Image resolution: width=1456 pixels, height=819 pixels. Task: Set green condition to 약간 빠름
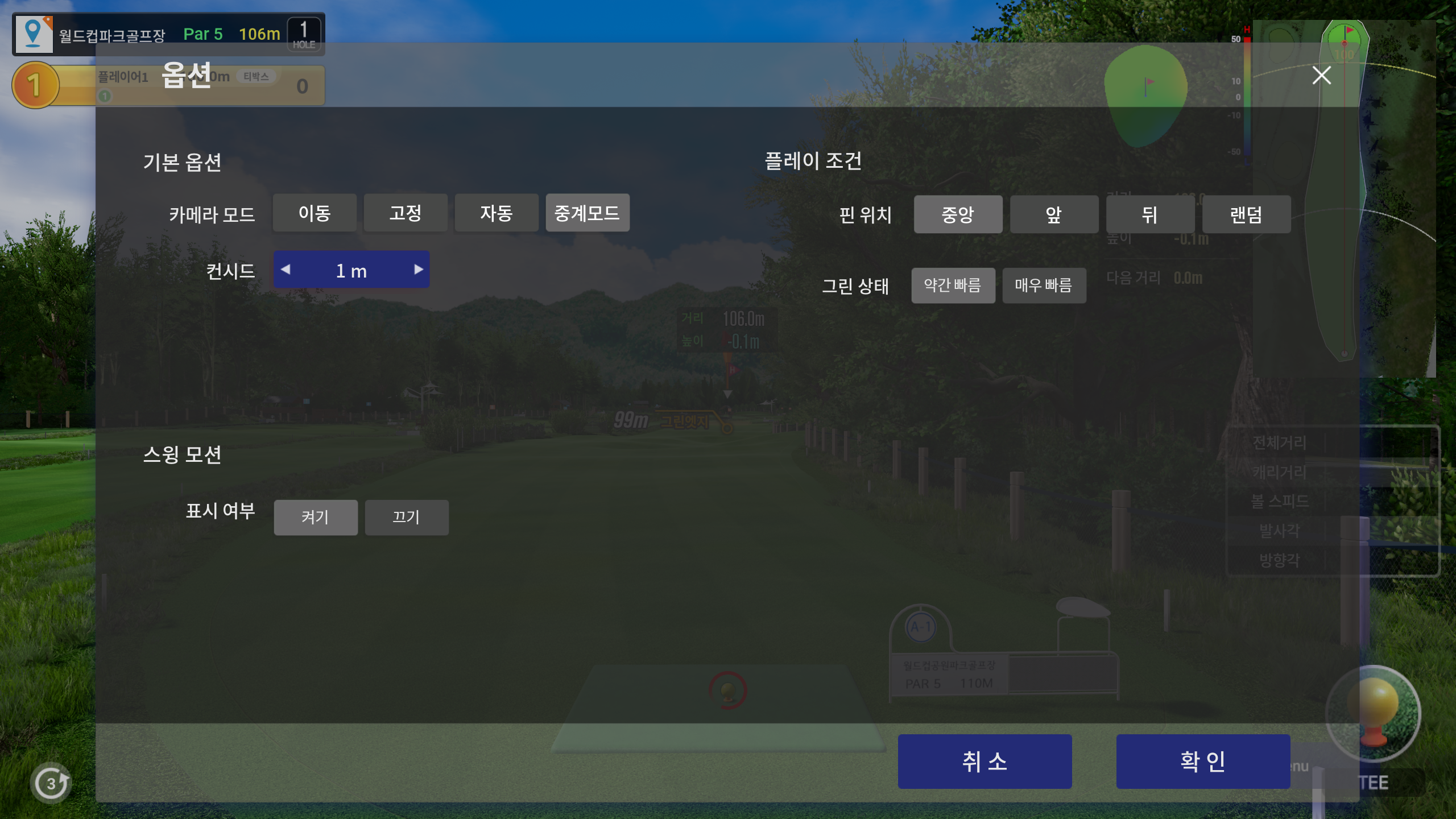click(953, 286)
